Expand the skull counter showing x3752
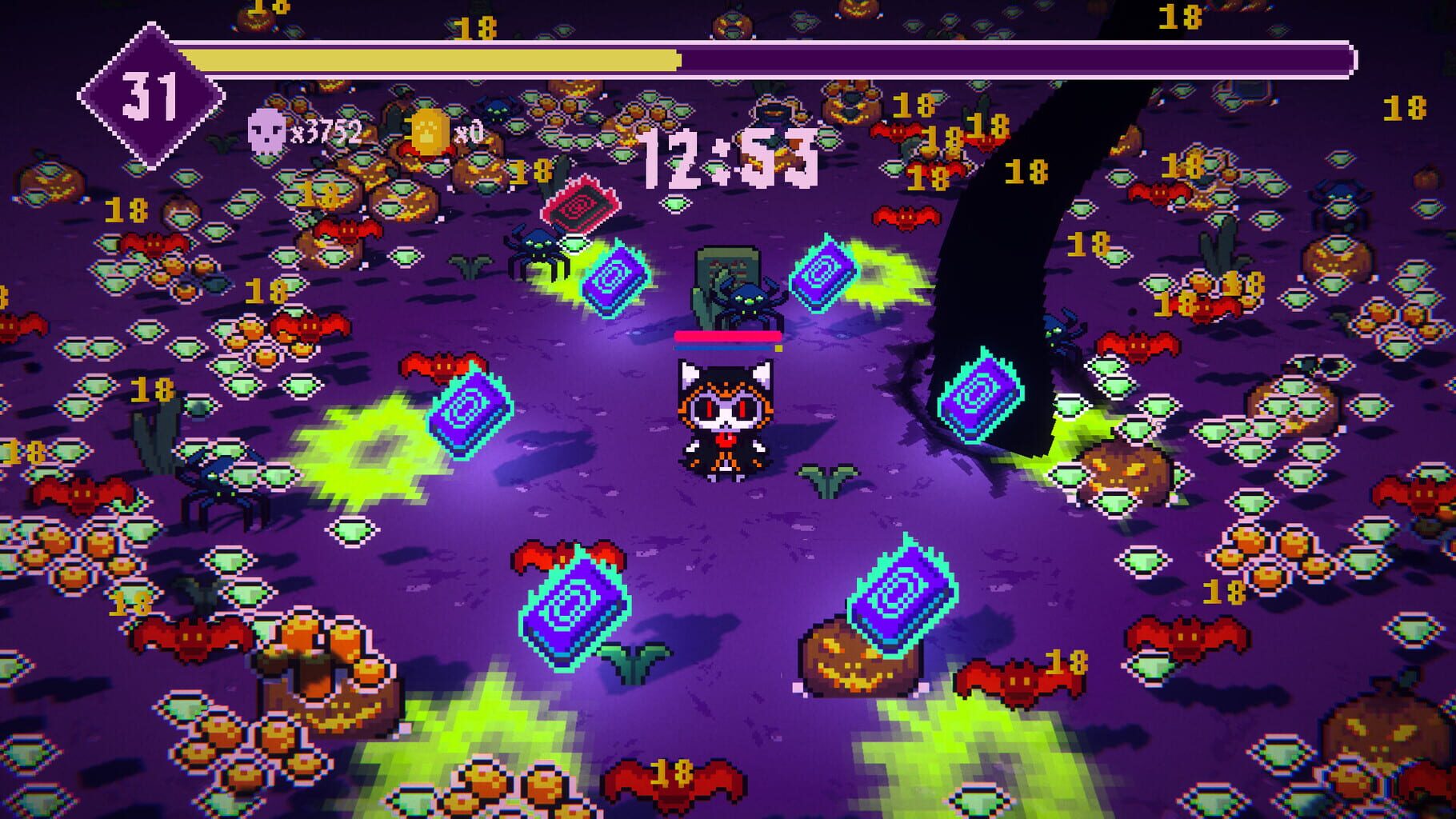 coord(328,129)
